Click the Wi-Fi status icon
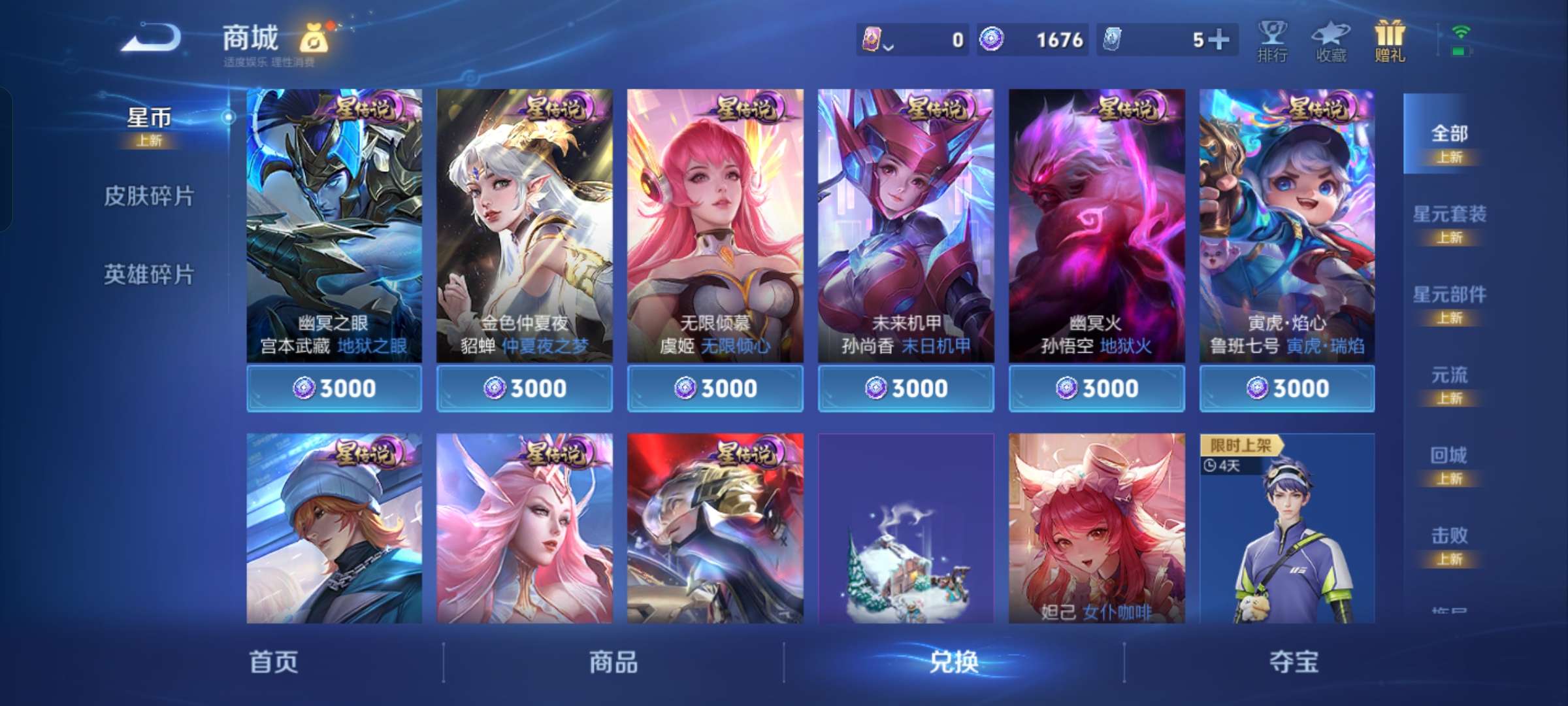The image size is (1568, 706). [1463, 31]
